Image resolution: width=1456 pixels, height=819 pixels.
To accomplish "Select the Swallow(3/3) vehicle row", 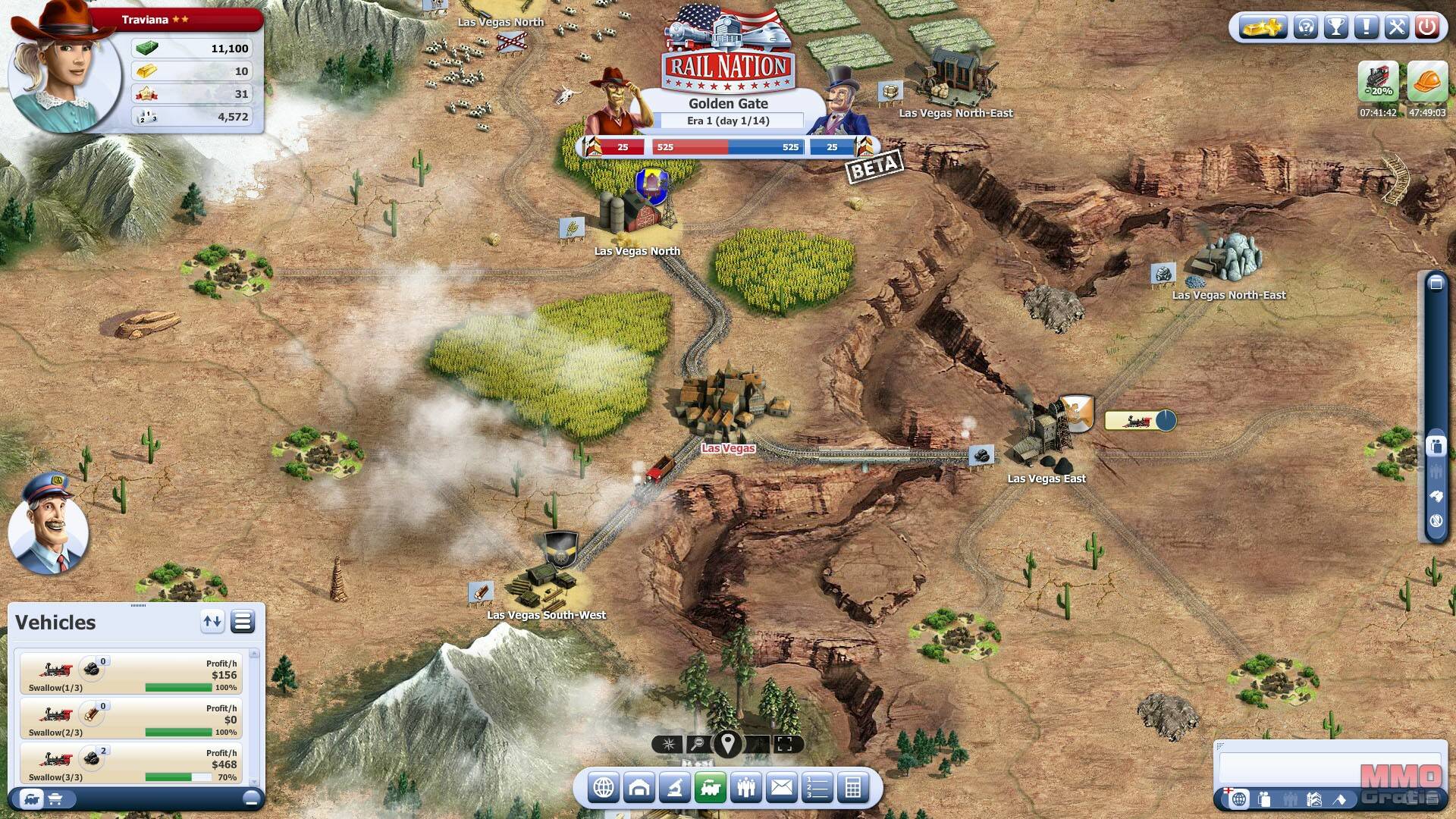I will click(130, 763).
